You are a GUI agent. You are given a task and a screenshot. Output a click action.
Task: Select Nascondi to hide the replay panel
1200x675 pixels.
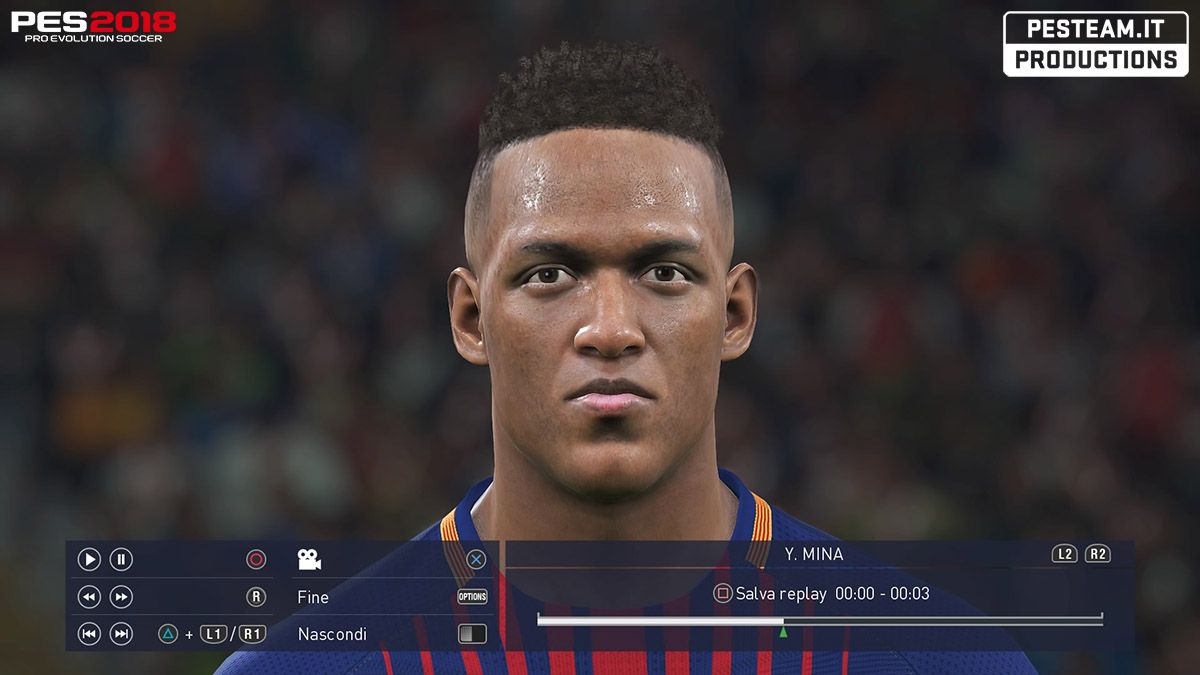pyautogui.click(x=332, y=634)
